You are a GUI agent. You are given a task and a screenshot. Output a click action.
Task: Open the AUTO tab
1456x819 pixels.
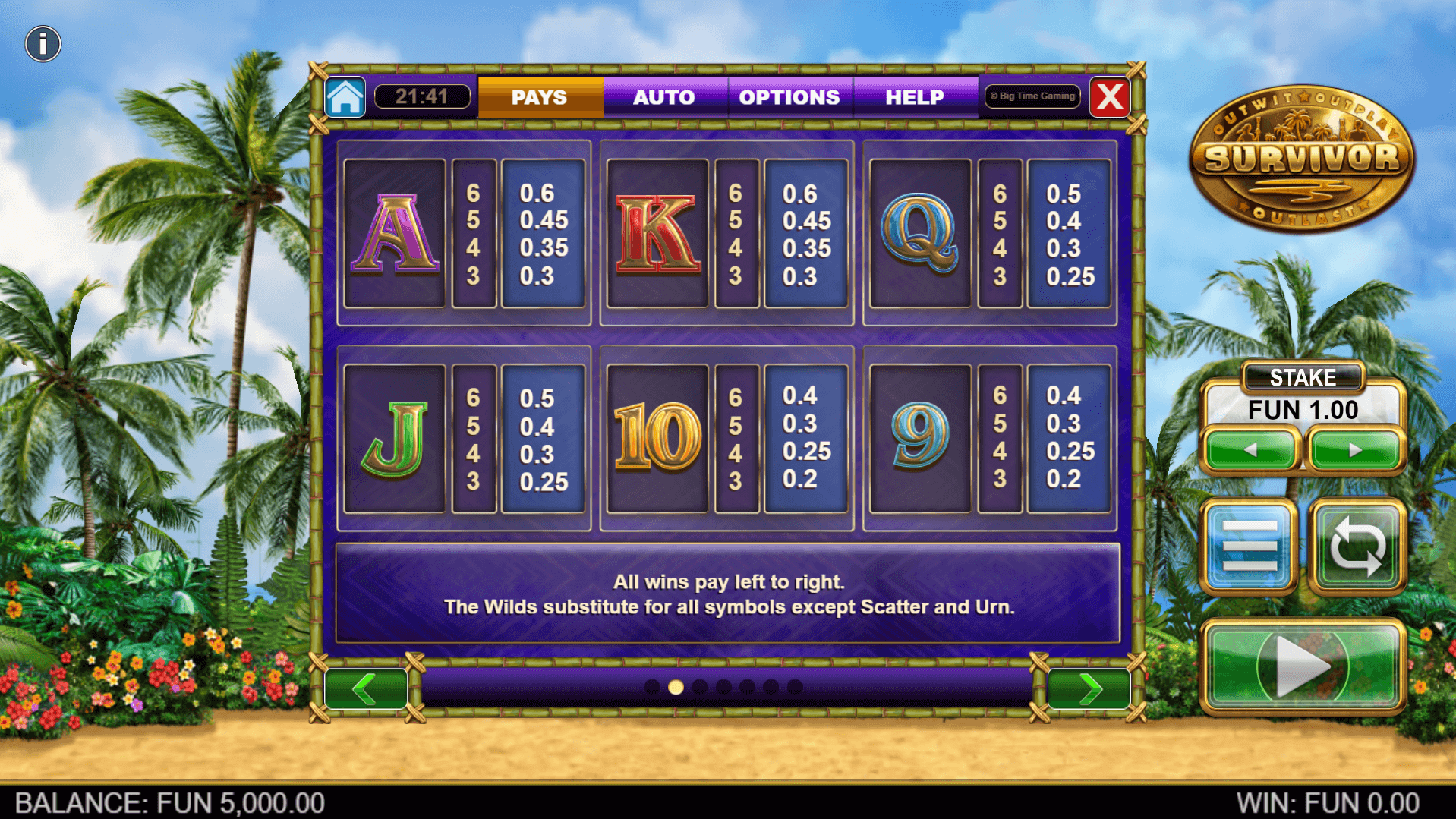coord(664,97)
